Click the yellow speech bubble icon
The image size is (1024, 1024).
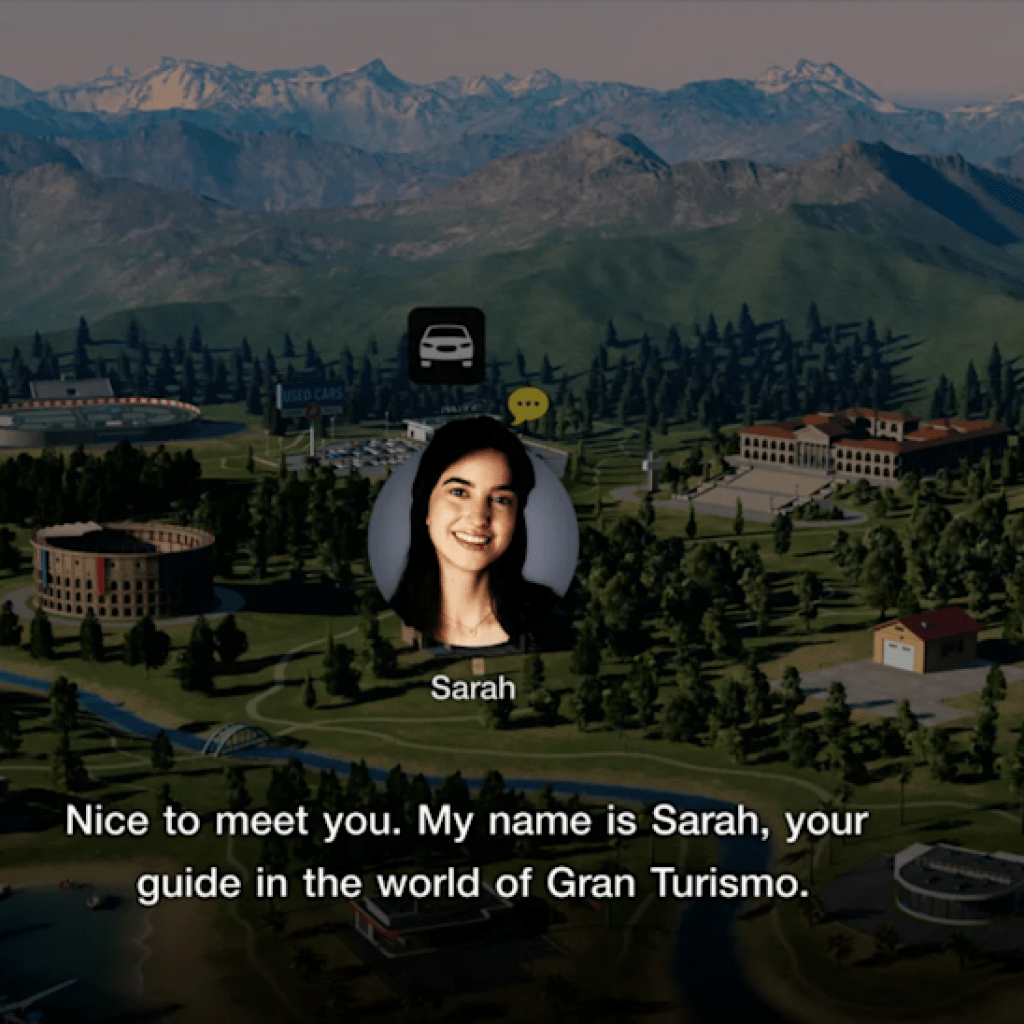tap(528, 405)
